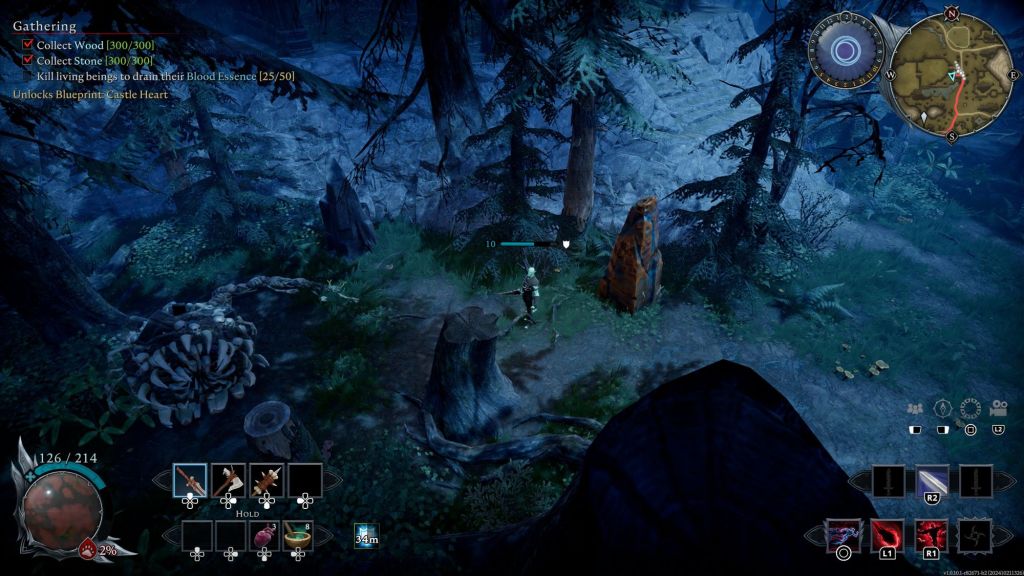Click the compass map icon

pos(941,408)
